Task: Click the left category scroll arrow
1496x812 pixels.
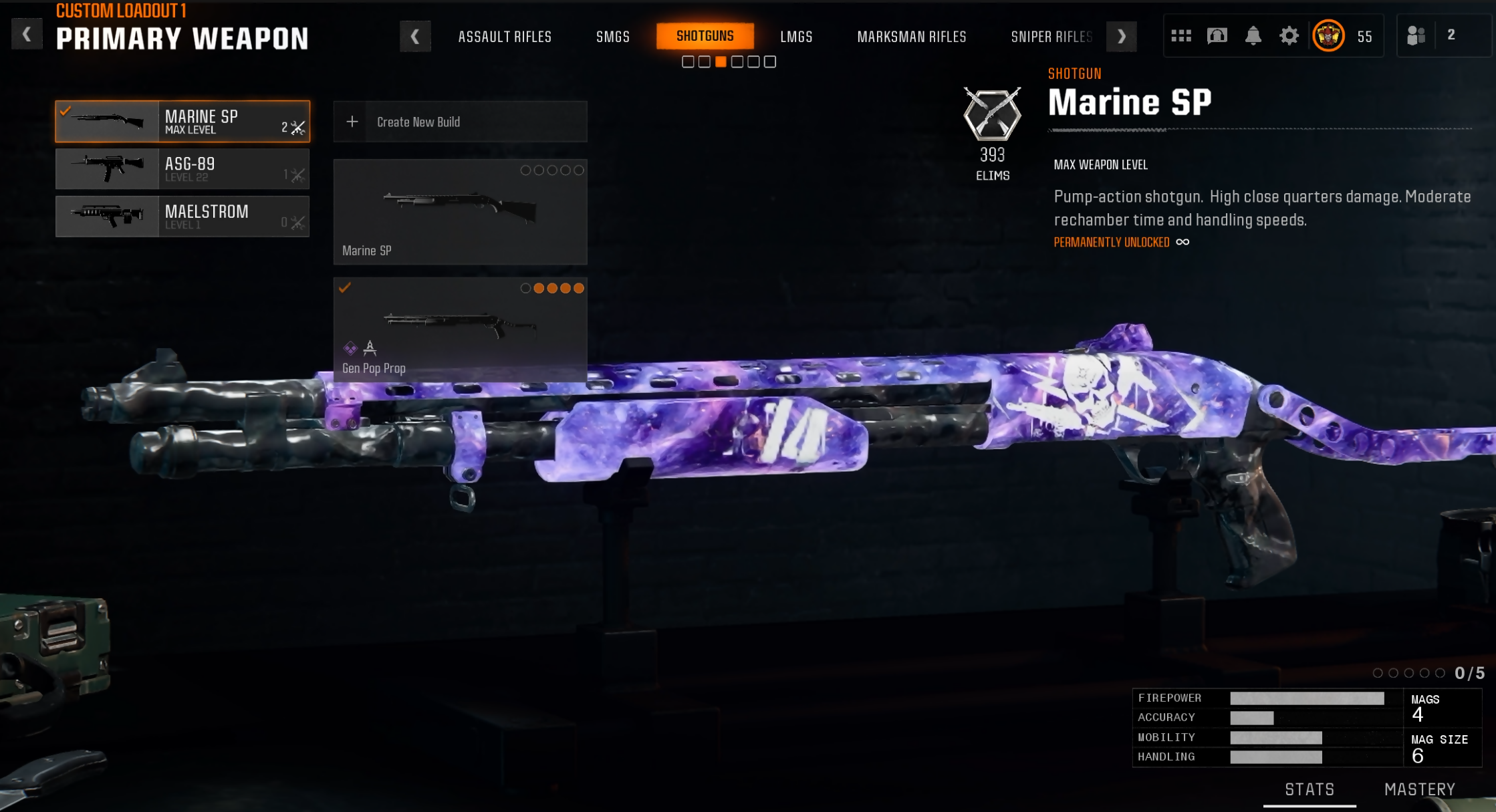Action: 415,36
